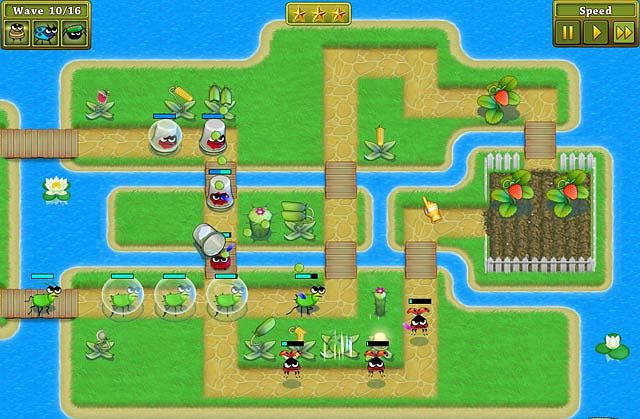Viewport: 640px width, 419px height.
Task: Pause the game with the pause button
Action: (568, 32)
